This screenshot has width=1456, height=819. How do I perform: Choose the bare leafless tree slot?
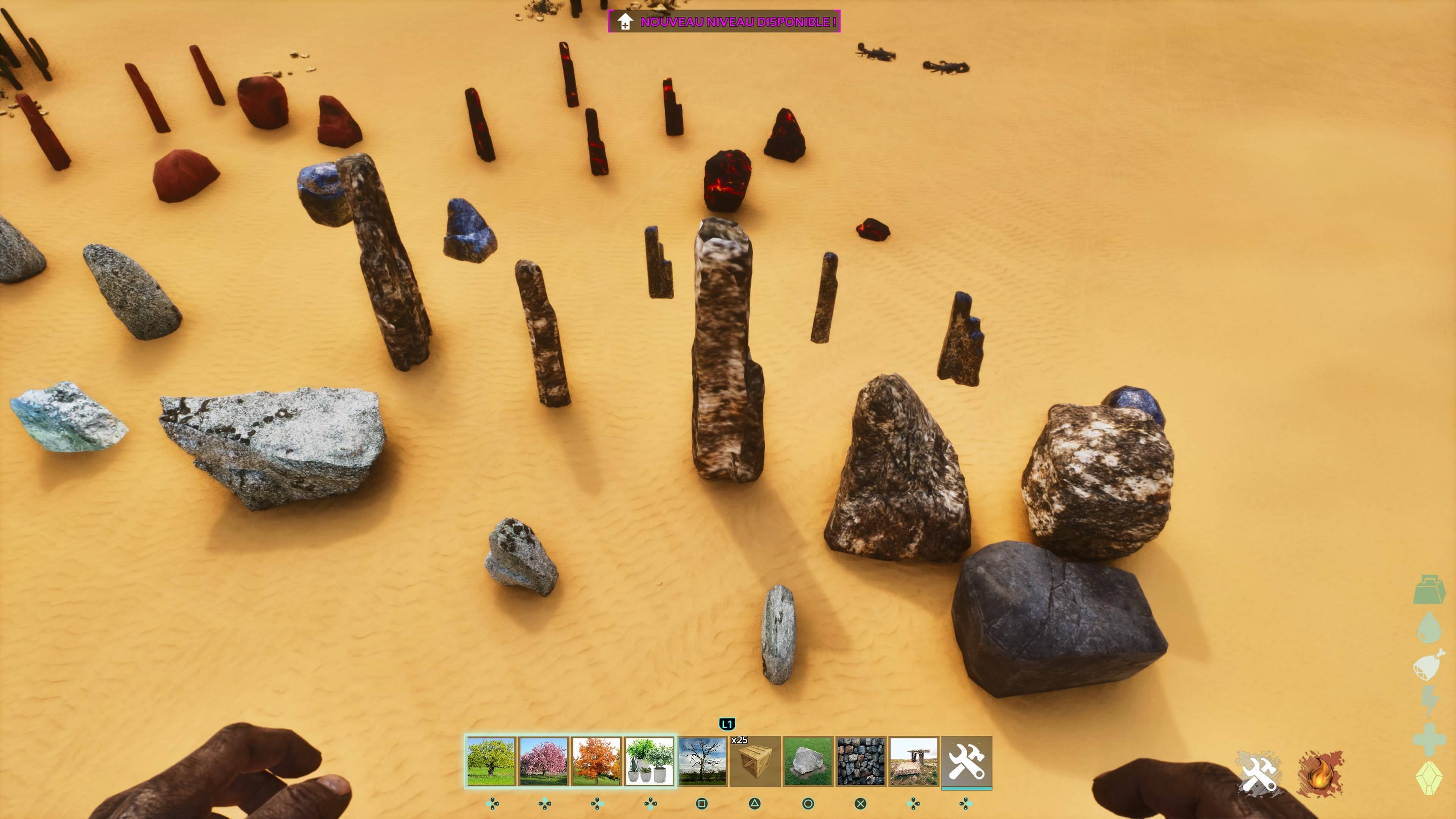702,761
